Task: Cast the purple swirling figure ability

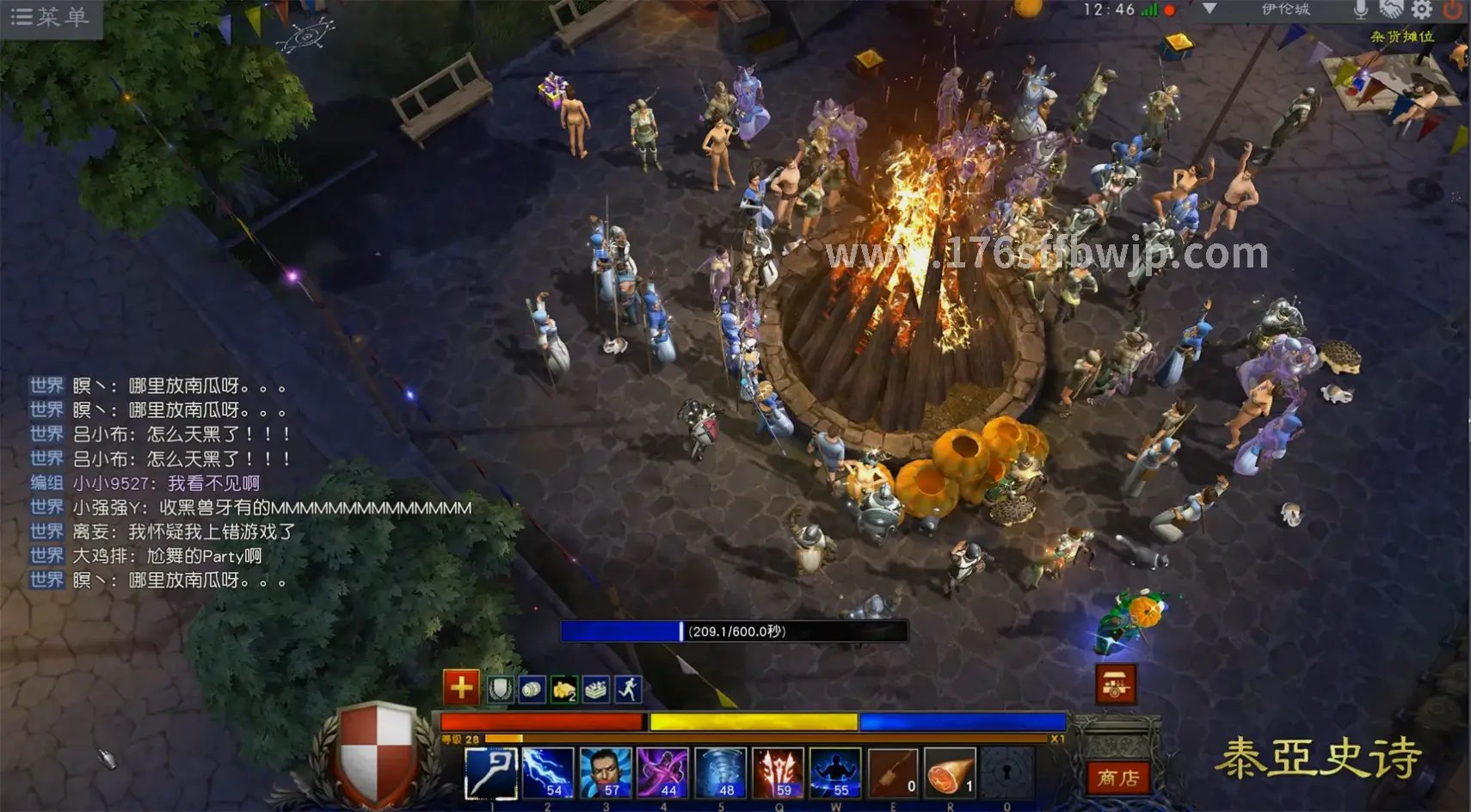Action: click(662, 772)
